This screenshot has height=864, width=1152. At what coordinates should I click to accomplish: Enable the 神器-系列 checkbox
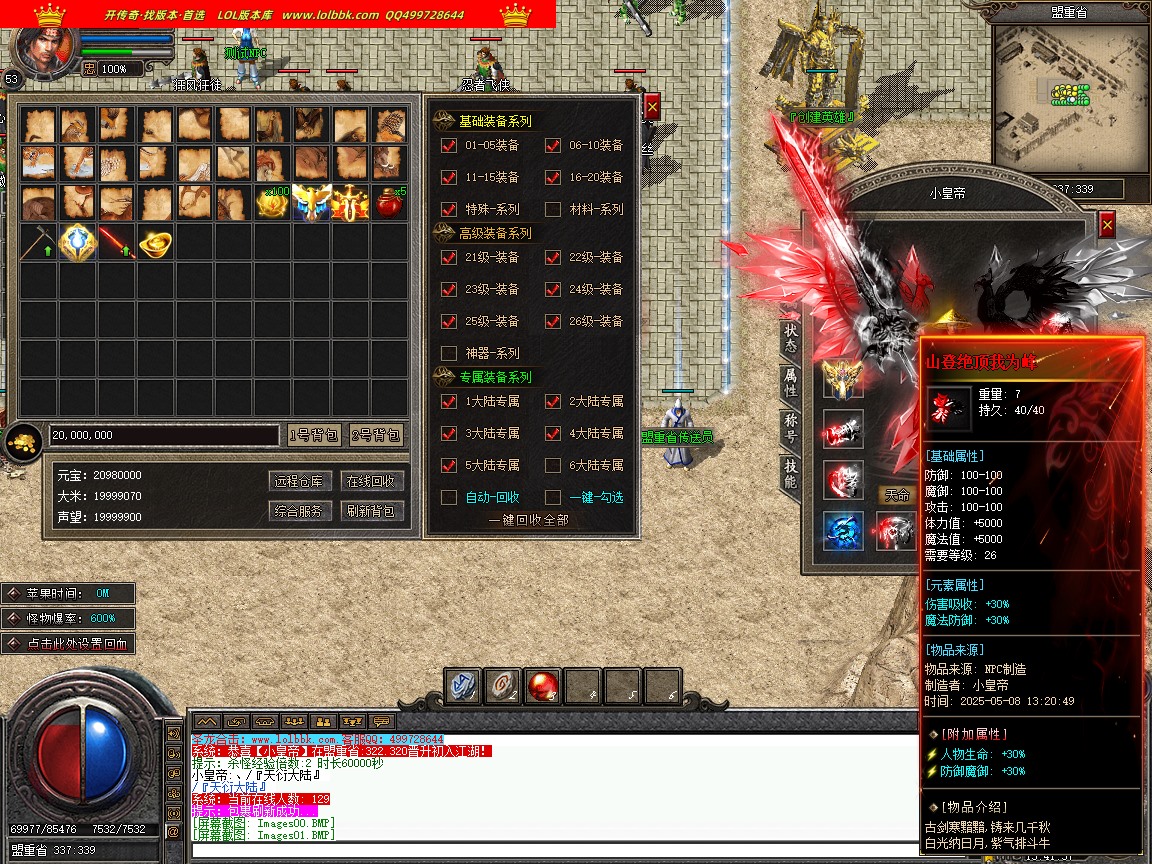[x=449, y=353]
